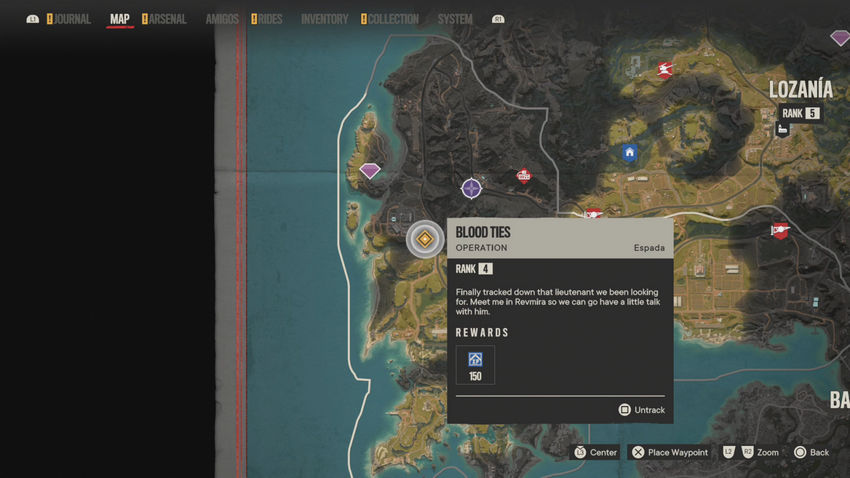Open the Rides tab
Screen dimensions: 850x478
(270, 19)
